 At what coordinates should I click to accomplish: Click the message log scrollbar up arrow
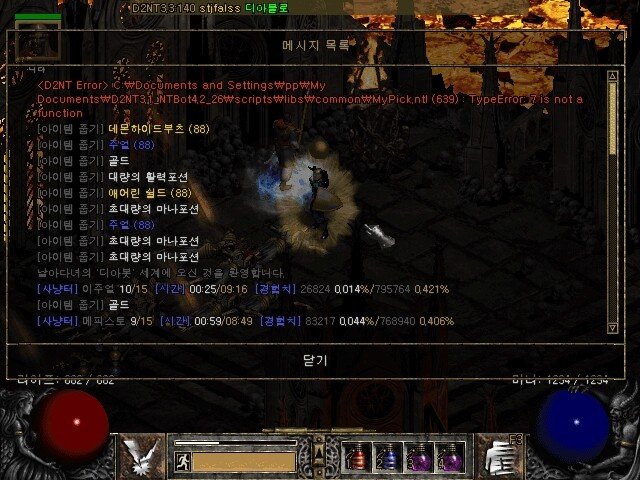613,76
